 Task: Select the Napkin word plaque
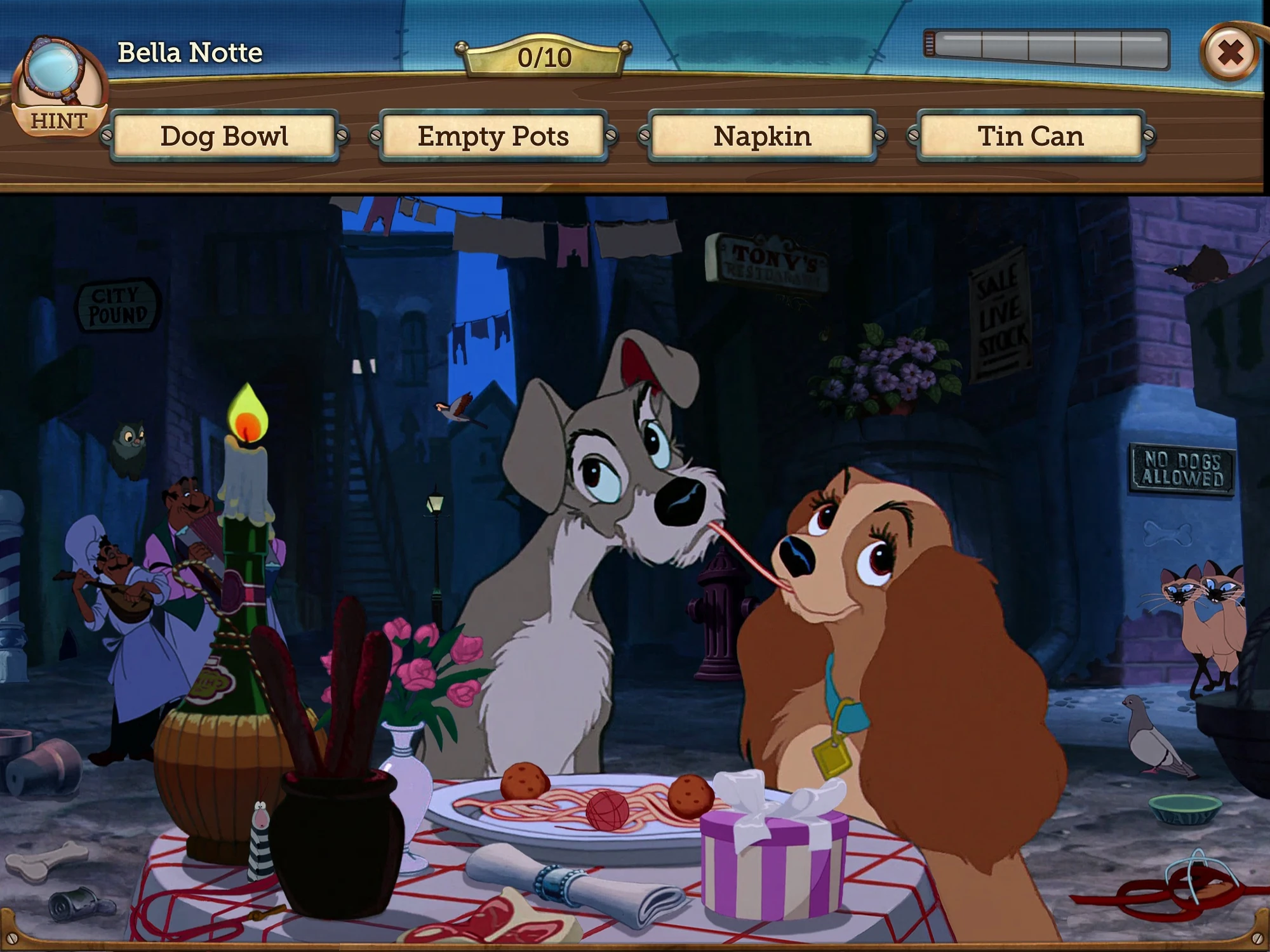761,136
